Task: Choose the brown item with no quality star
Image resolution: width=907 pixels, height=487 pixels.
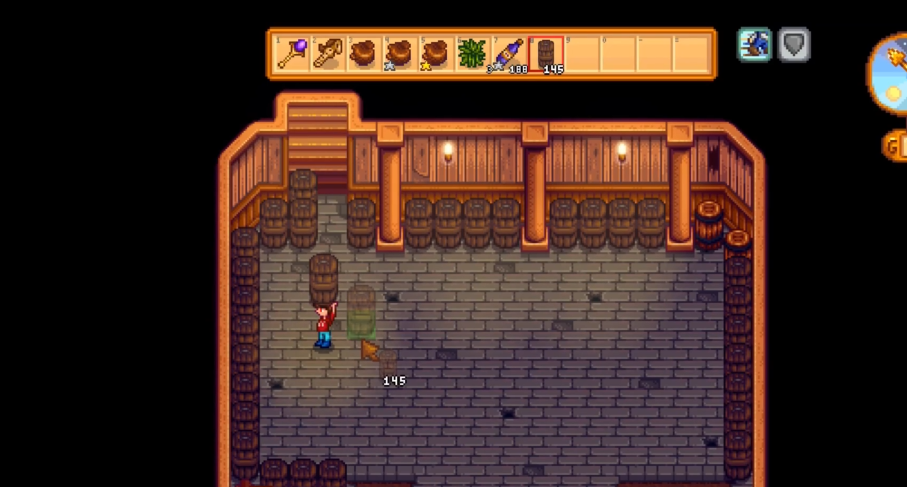Action: [x=363, y=53]
